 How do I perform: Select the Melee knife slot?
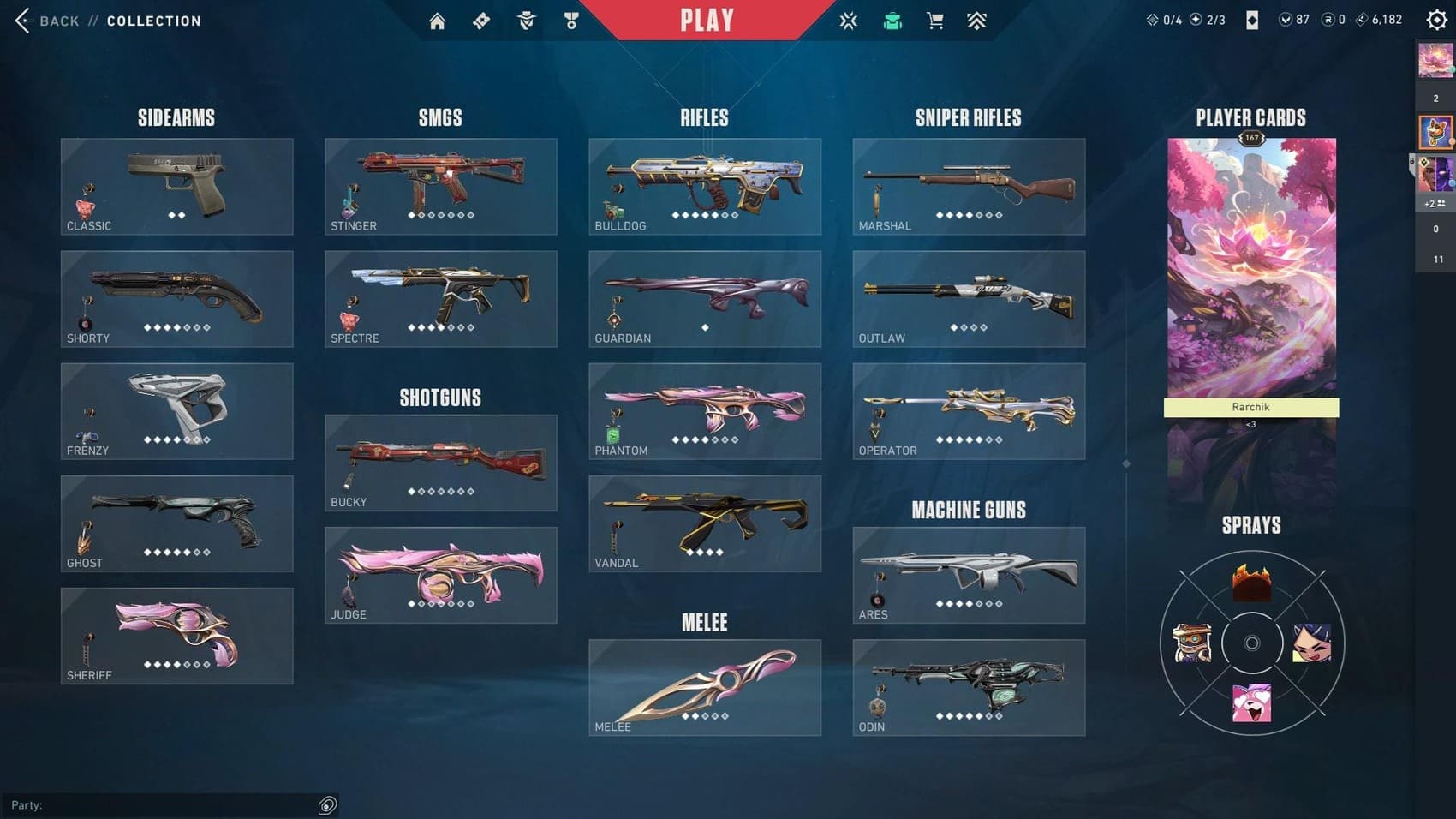pos(704,687)
